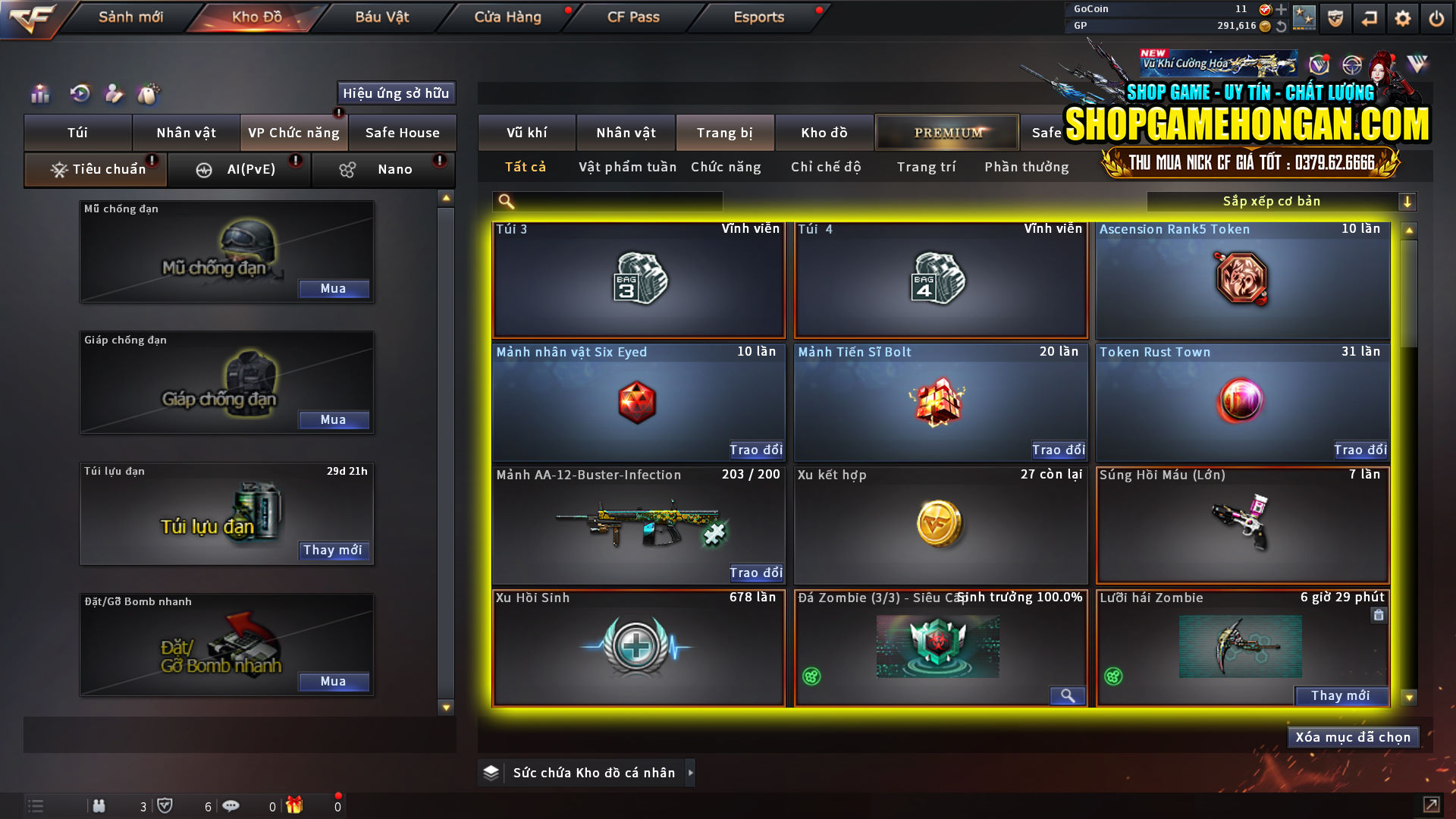Image resolution: width=1456 pixels, height=819 pixels.
Task: Open the GoCoin top-up plus icon
Action: click(1282, 10)
